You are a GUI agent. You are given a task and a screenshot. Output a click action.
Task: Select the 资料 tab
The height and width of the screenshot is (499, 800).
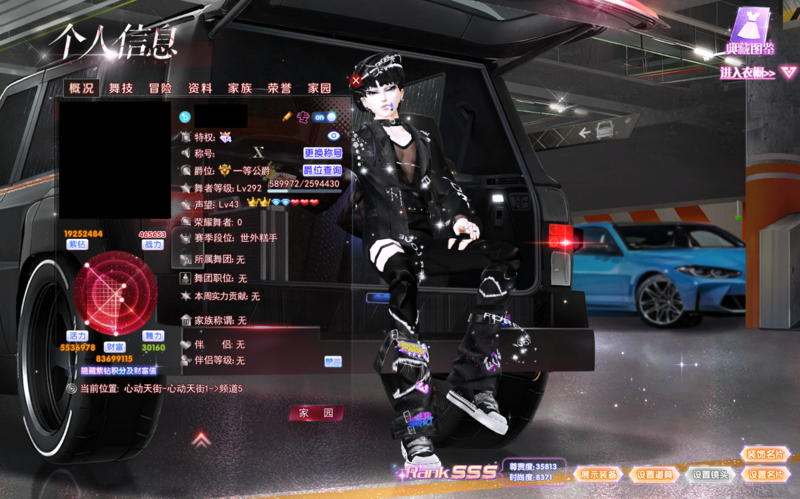200,88
